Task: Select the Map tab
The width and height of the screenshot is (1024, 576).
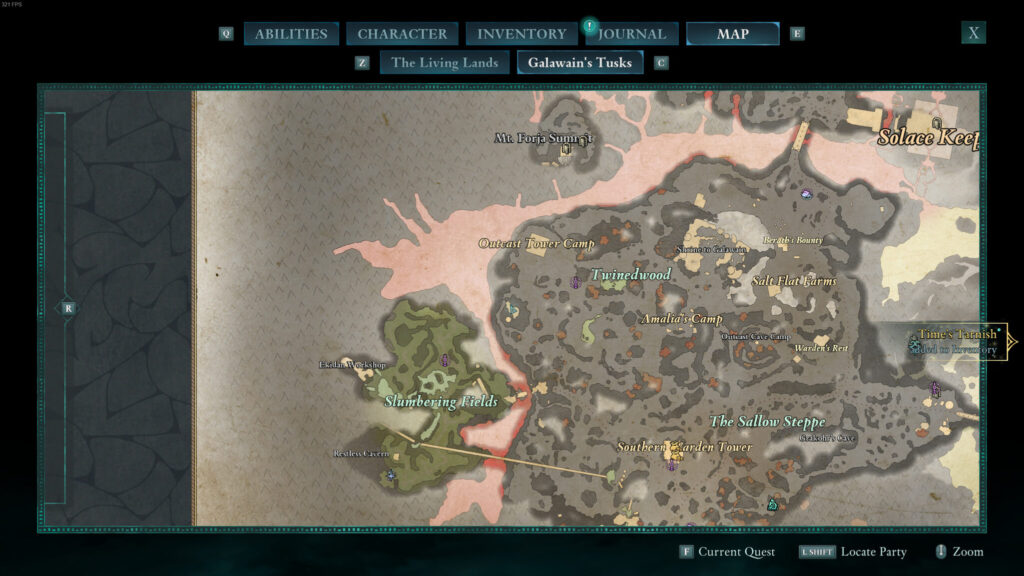Action: [732, 34]
